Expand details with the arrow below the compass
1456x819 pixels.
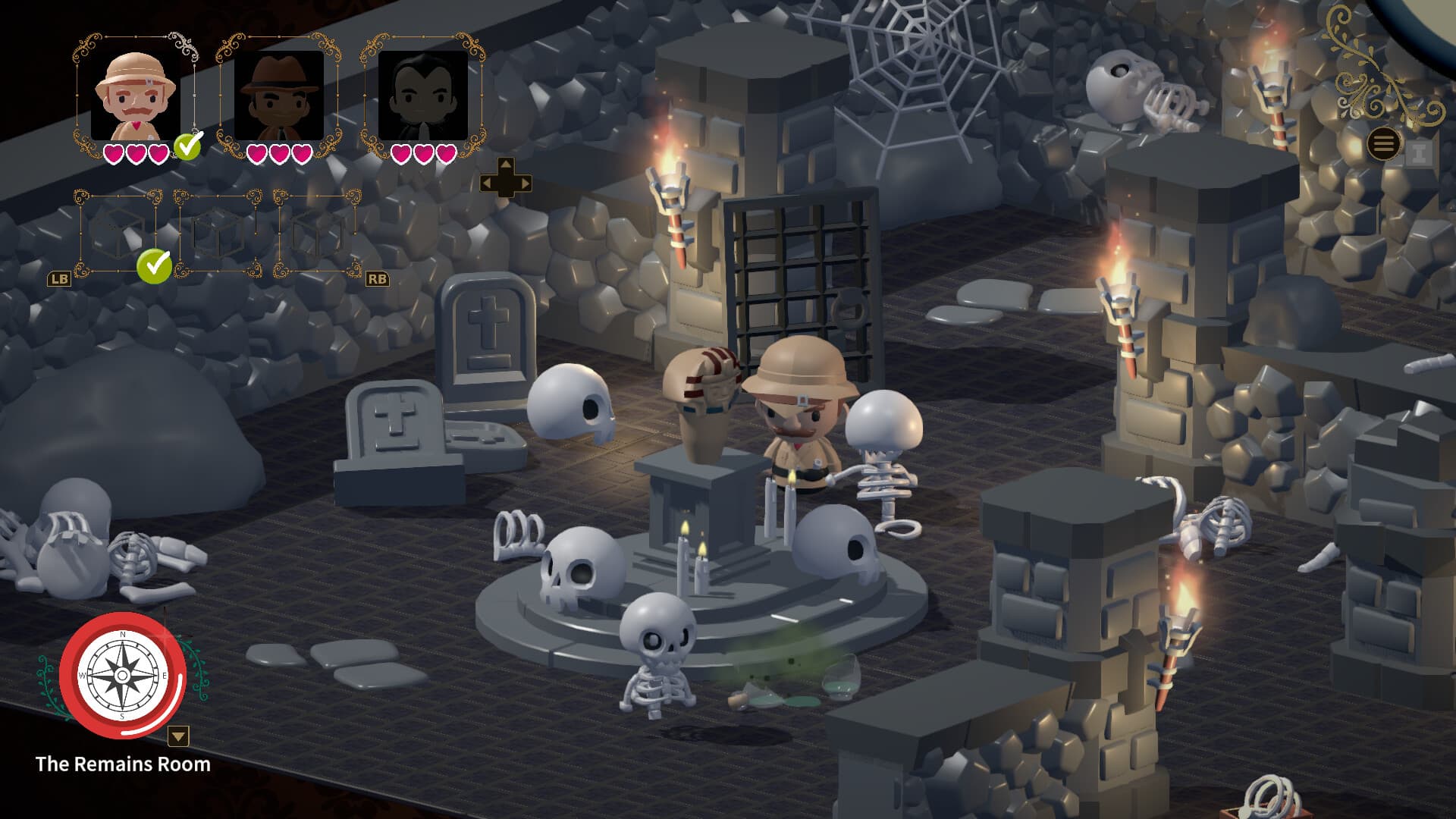click(x=177, y=736)
